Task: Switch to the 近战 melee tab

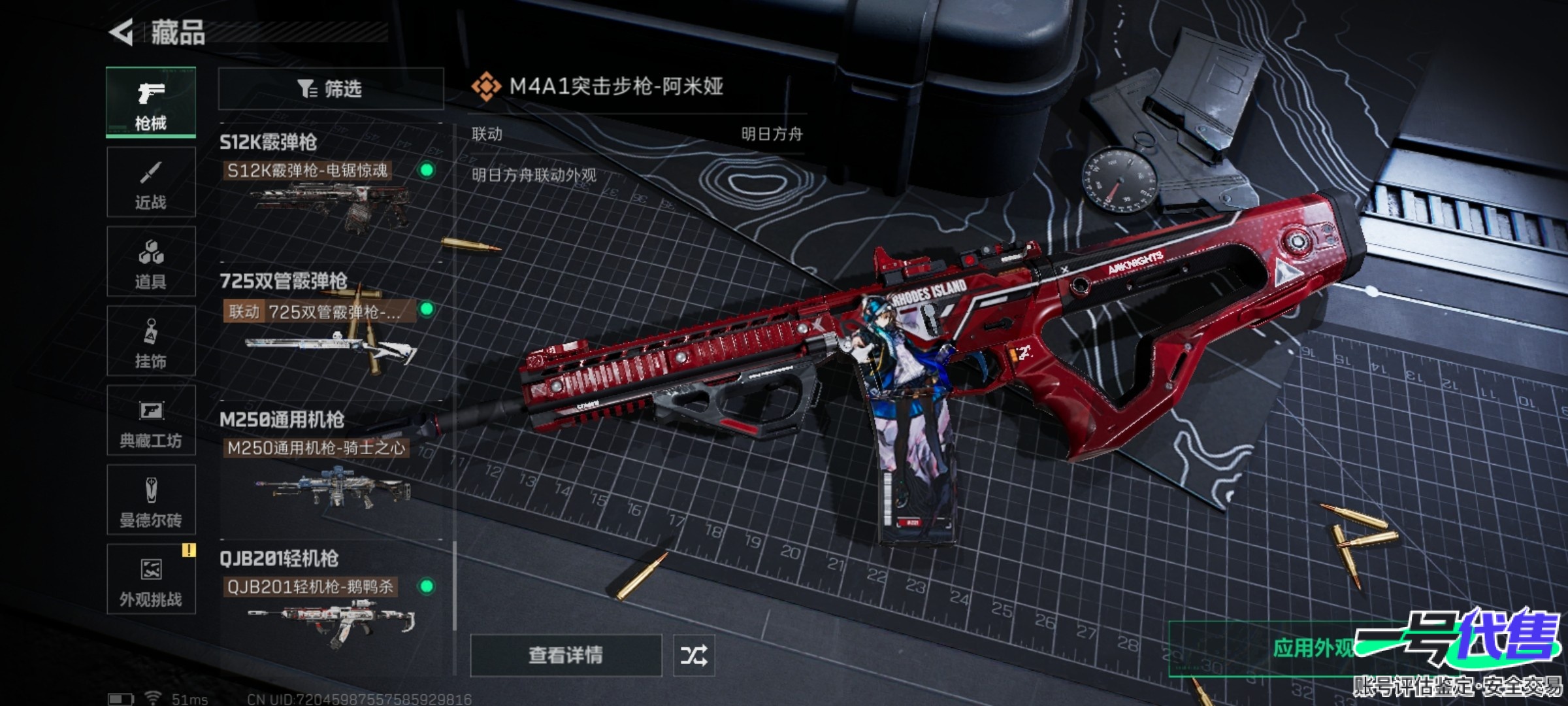Action: pyautogui.click(x=151, y=182)
